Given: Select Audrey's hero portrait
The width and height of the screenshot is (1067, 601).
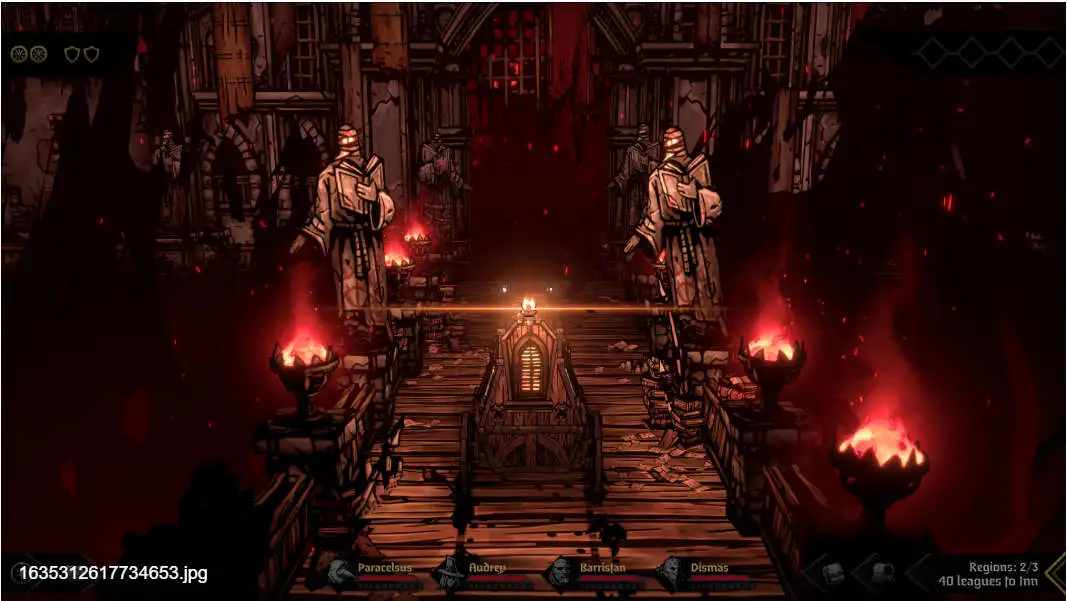Looking at the screenshot, I should [x=449, y=574].
